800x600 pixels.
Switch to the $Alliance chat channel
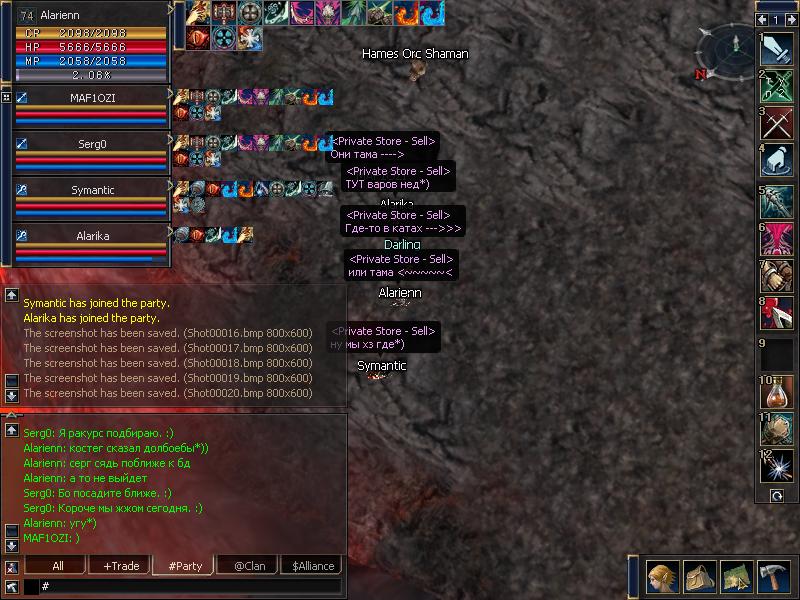[313, 566]
